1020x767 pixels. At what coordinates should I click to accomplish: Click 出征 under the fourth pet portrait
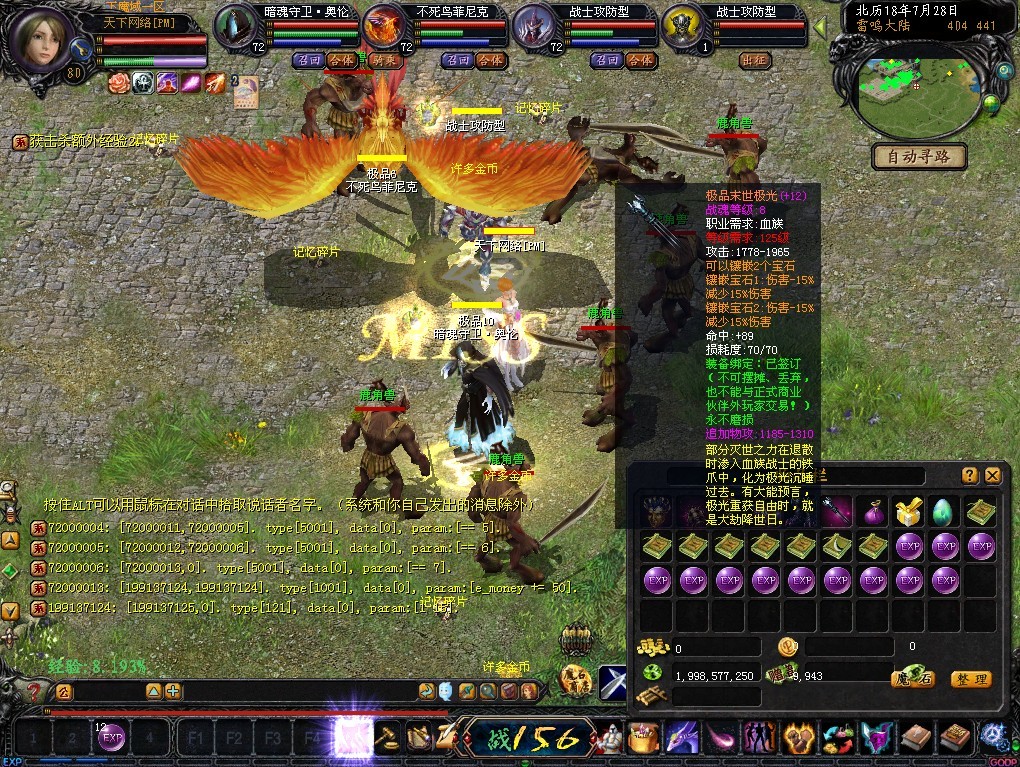[x=754, y=60]
